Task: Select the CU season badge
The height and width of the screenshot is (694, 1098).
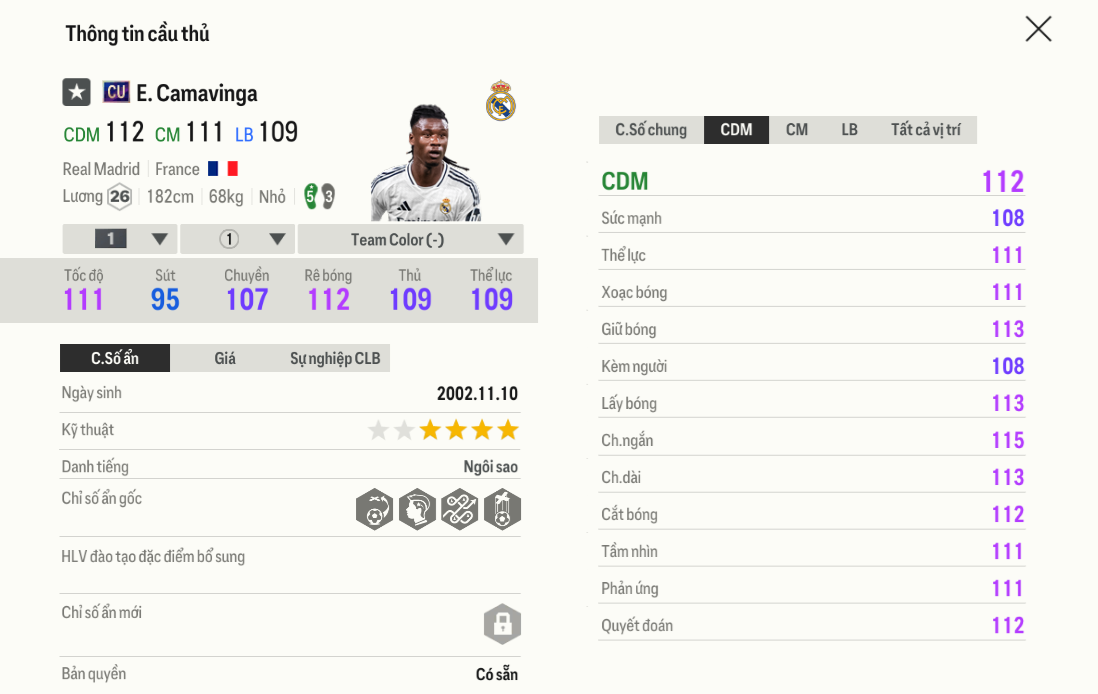Action: point(116,93)
